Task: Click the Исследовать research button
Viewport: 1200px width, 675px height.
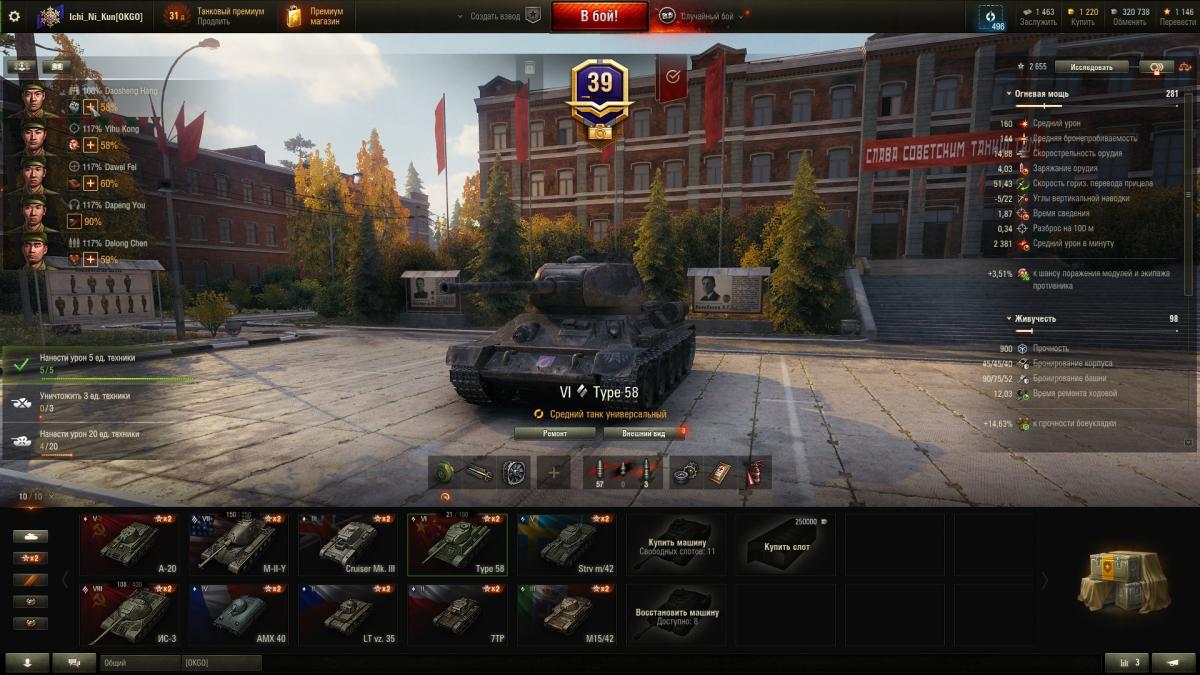Action: coord(1091,67)
